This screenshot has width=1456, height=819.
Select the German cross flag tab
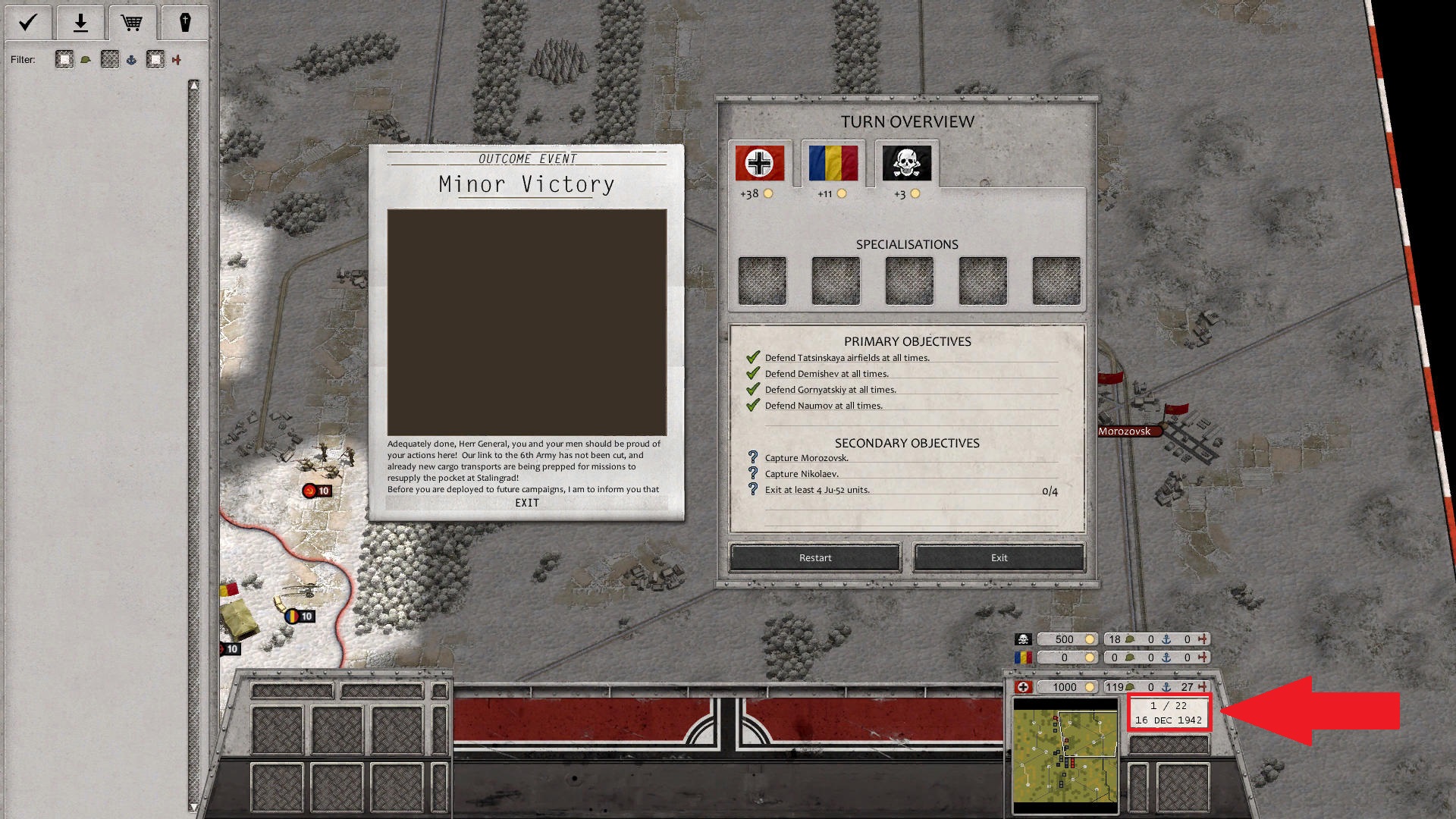point(759,163)
